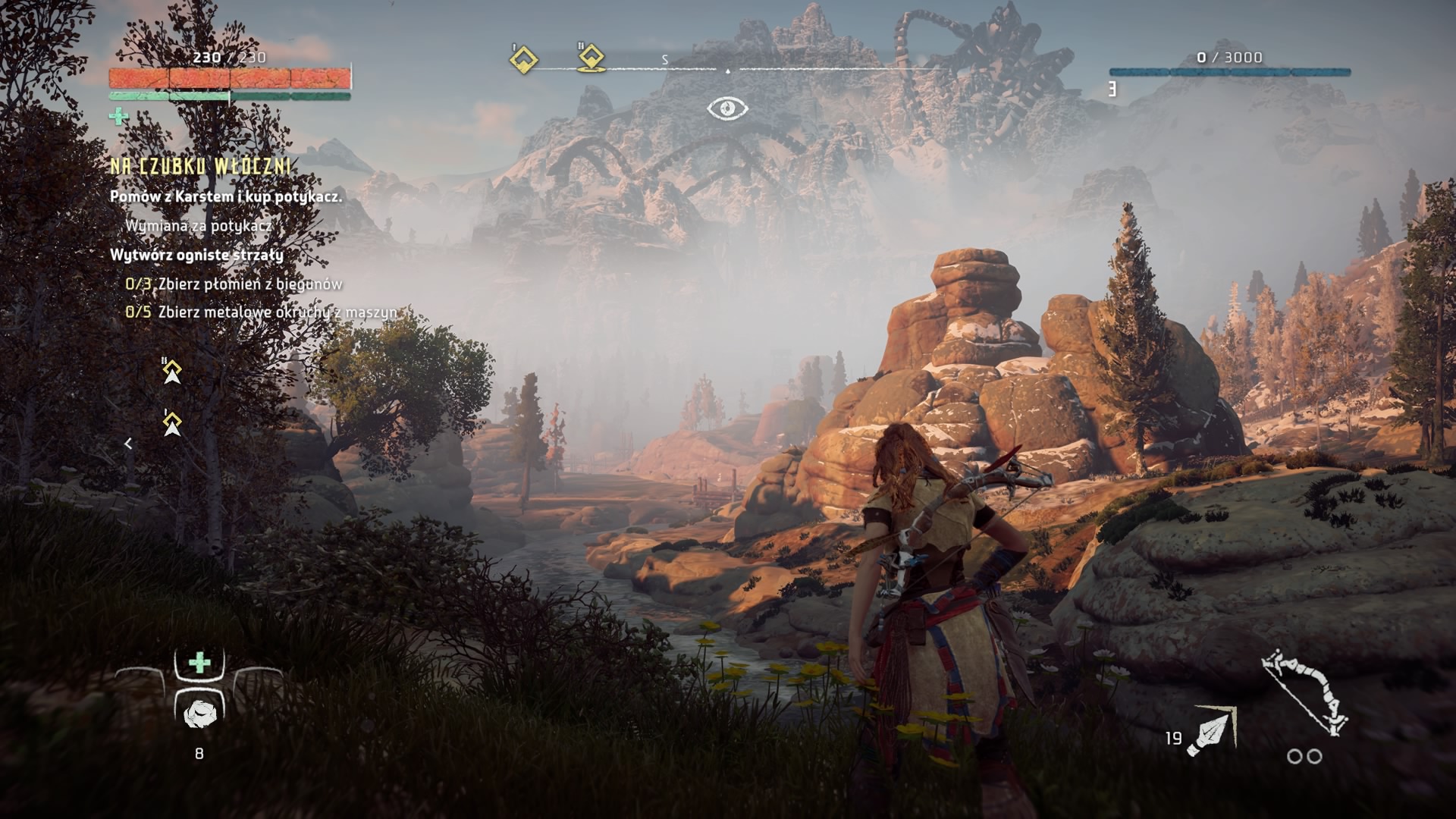Choose the rock item in tool selector
Viewport: 1456px width, 819px height.
tap(199, 713)
